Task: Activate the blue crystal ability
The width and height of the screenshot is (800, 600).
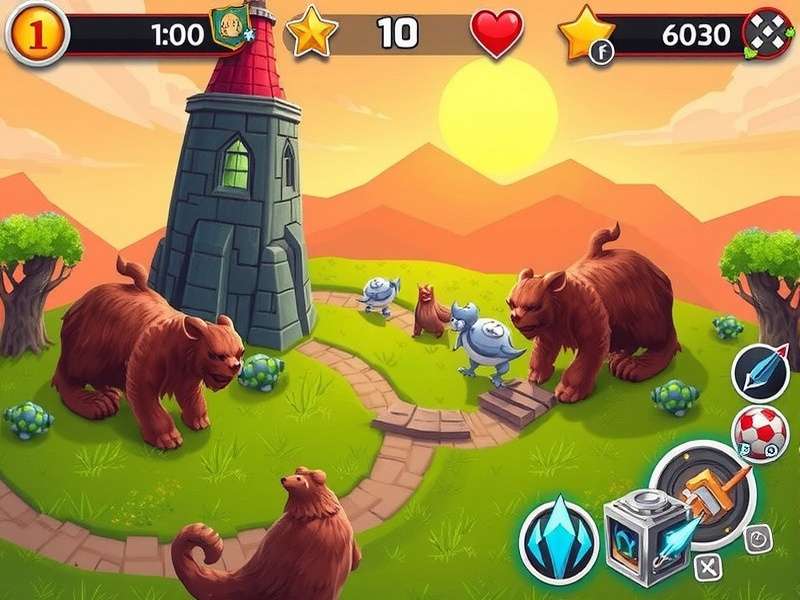Action: [559, 541]
